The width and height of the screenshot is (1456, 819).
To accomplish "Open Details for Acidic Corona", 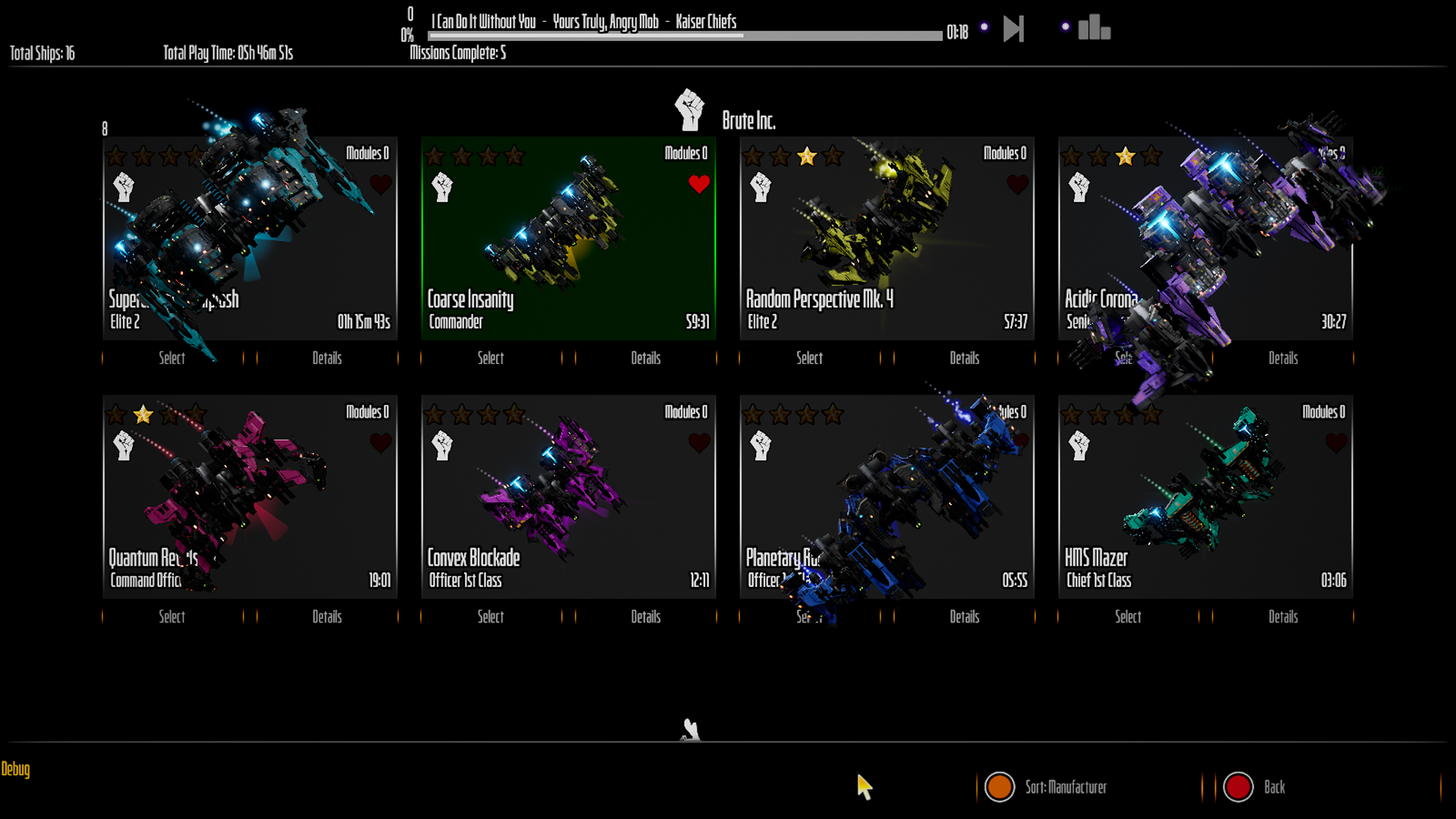I will 1283,359.
